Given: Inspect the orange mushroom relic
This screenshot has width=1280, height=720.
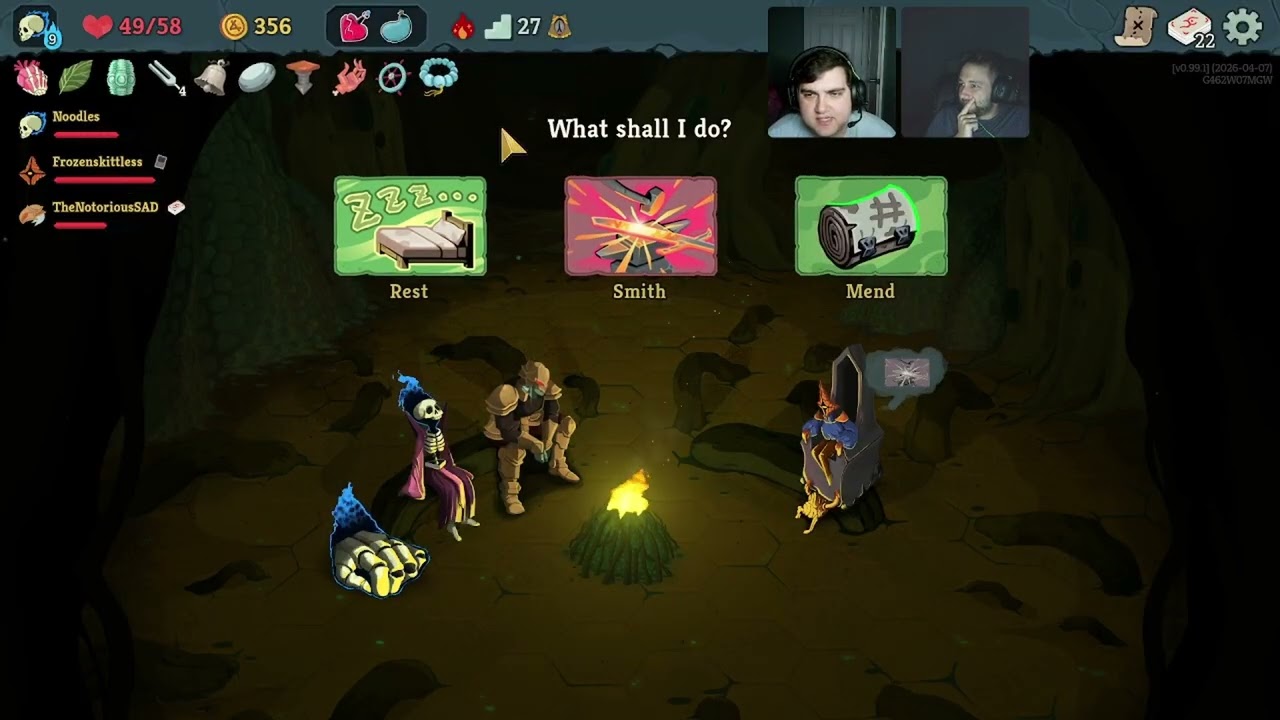Looking at the screenshot, I should tap(303, 76).
